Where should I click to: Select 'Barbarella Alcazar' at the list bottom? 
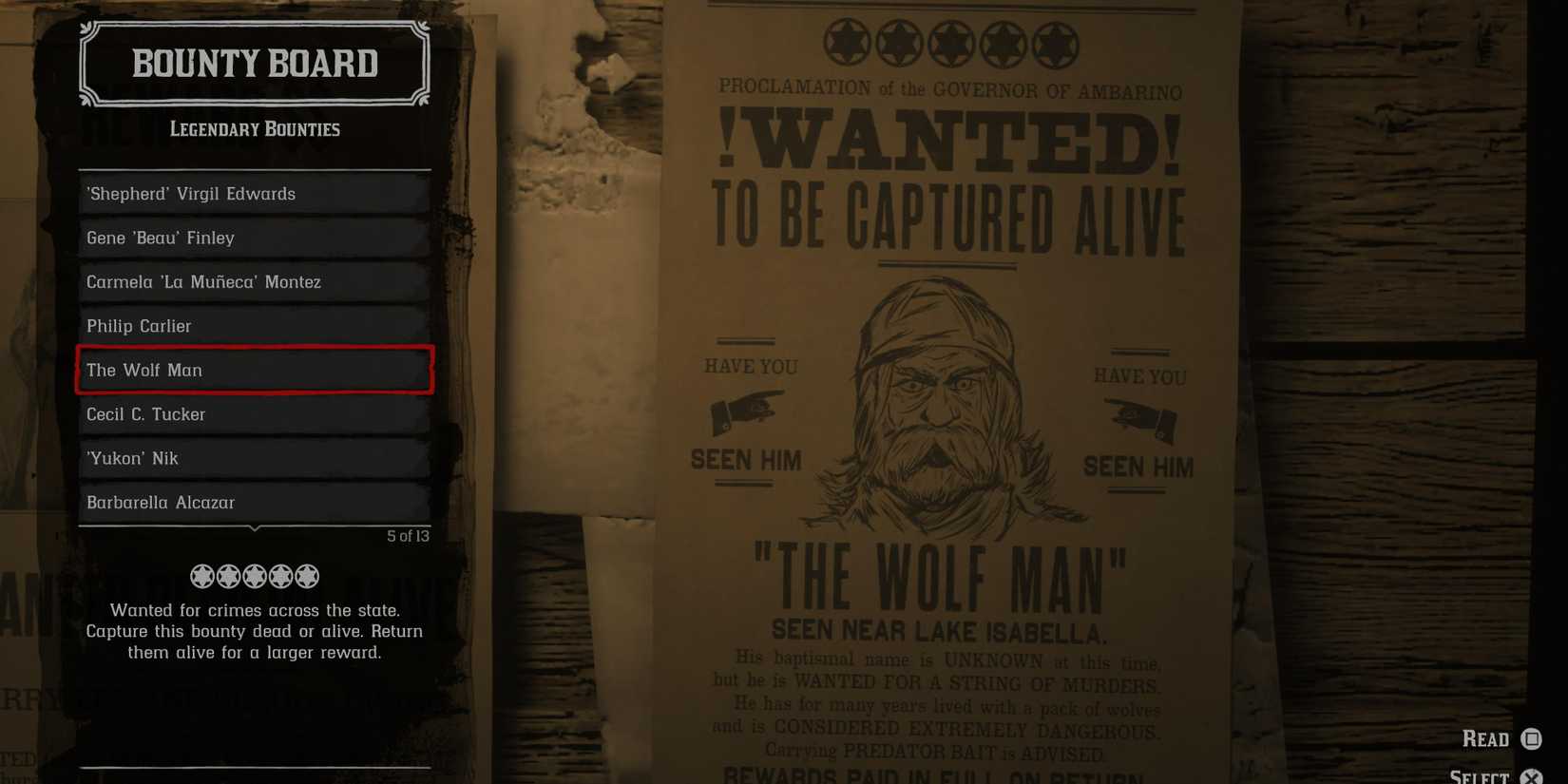coord(254,502)
